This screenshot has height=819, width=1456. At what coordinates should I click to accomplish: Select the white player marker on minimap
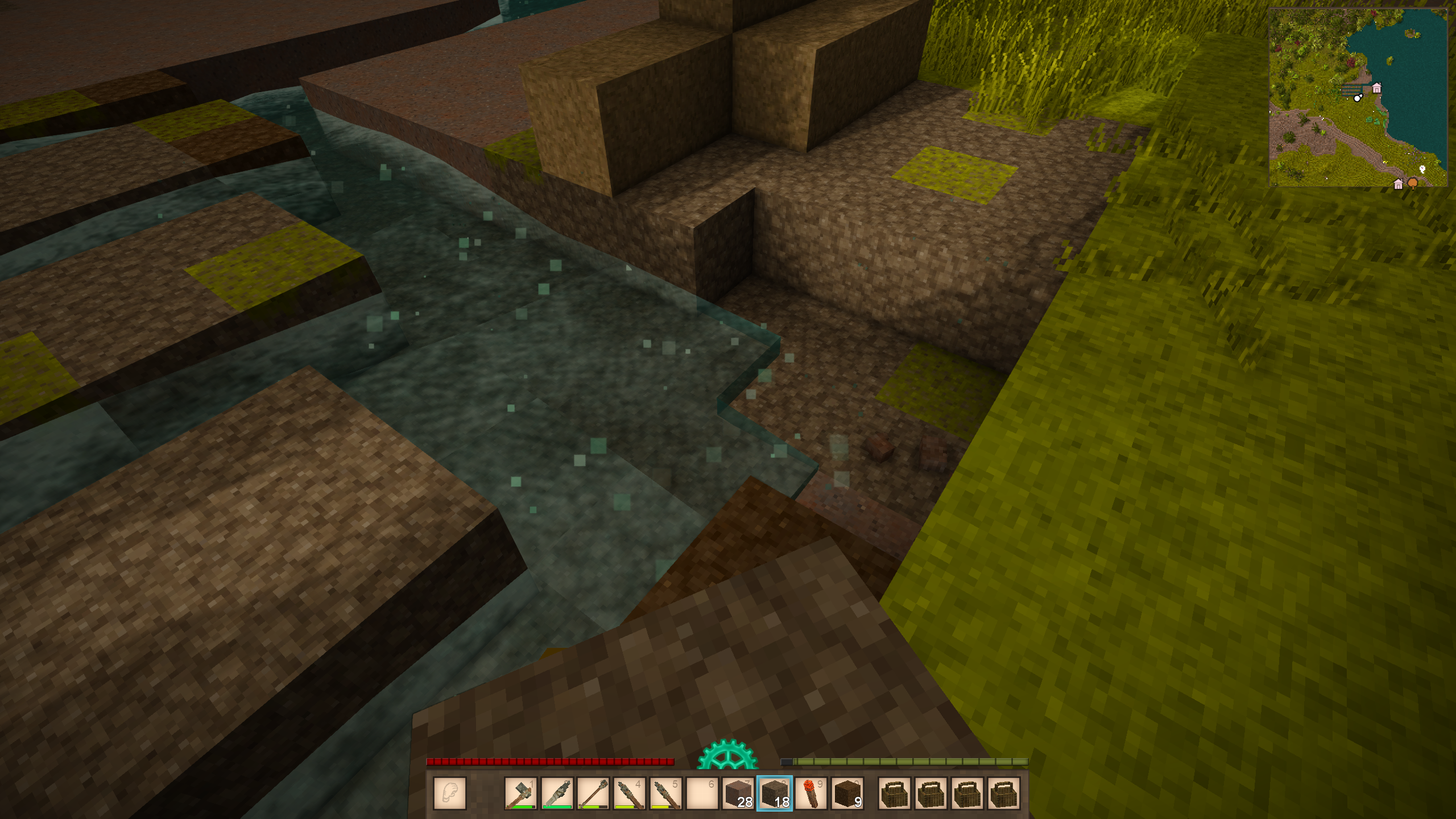click(1358, 98)
